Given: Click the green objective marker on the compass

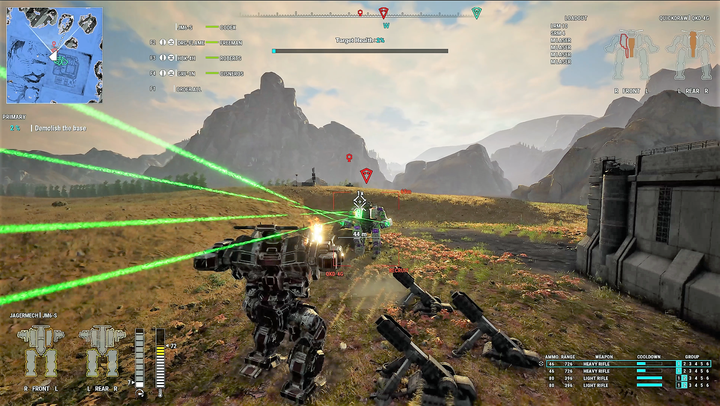Looking at the screenshot, I should tap(477, 13).
